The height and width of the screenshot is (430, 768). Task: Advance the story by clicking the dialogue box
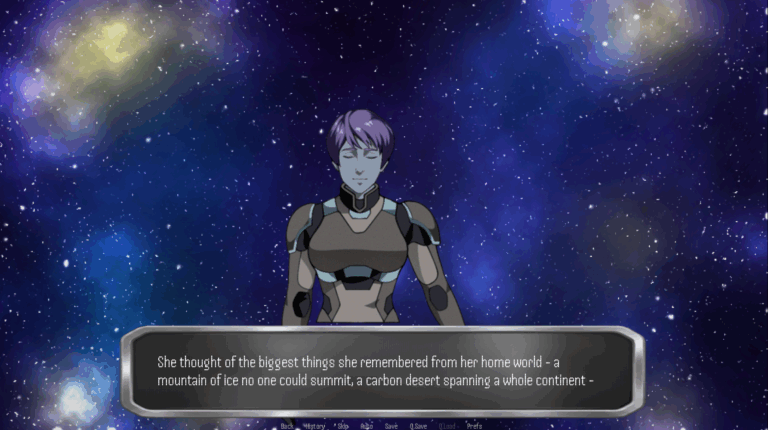pos(383,371)
